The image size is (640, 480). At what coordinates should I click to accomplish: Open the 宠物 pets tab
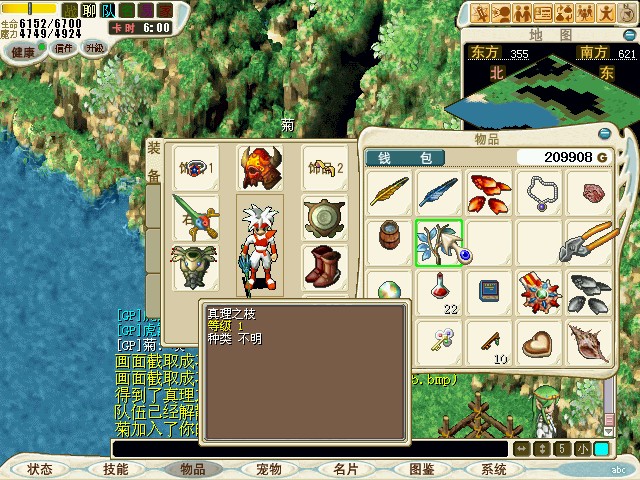click(268, 468)
